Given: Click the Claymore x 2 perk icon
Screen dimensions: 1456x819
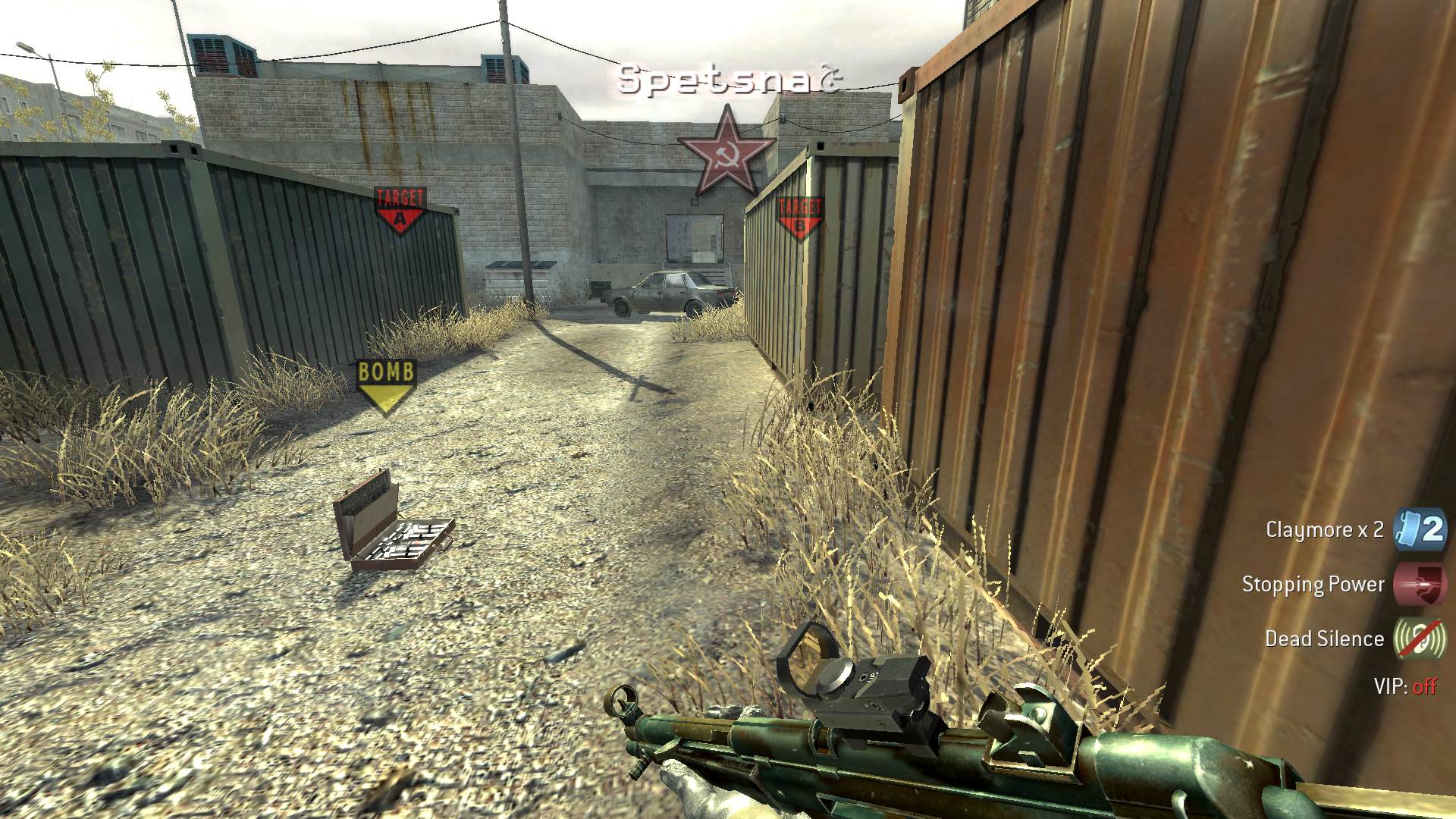Looking at the screenshot, I should click(1420, 529).
